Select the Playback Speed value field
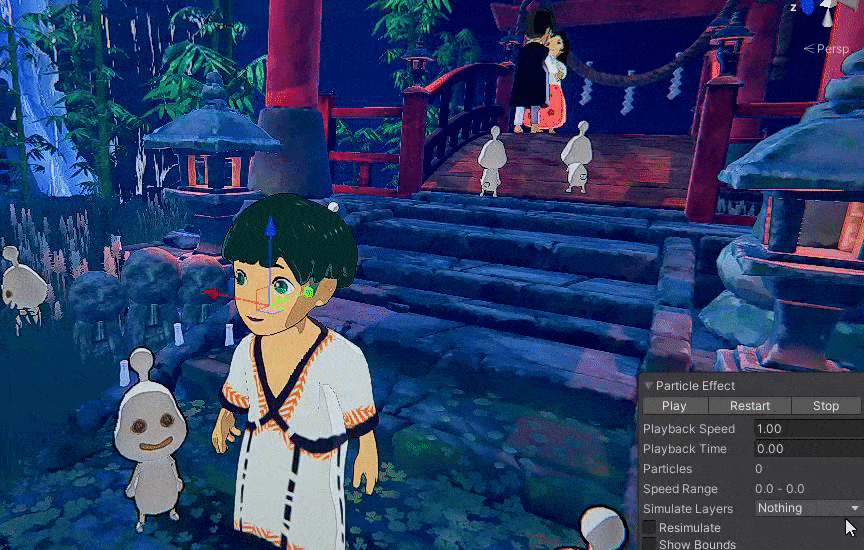Screen dimensions: 864x550 coord(807,429)
